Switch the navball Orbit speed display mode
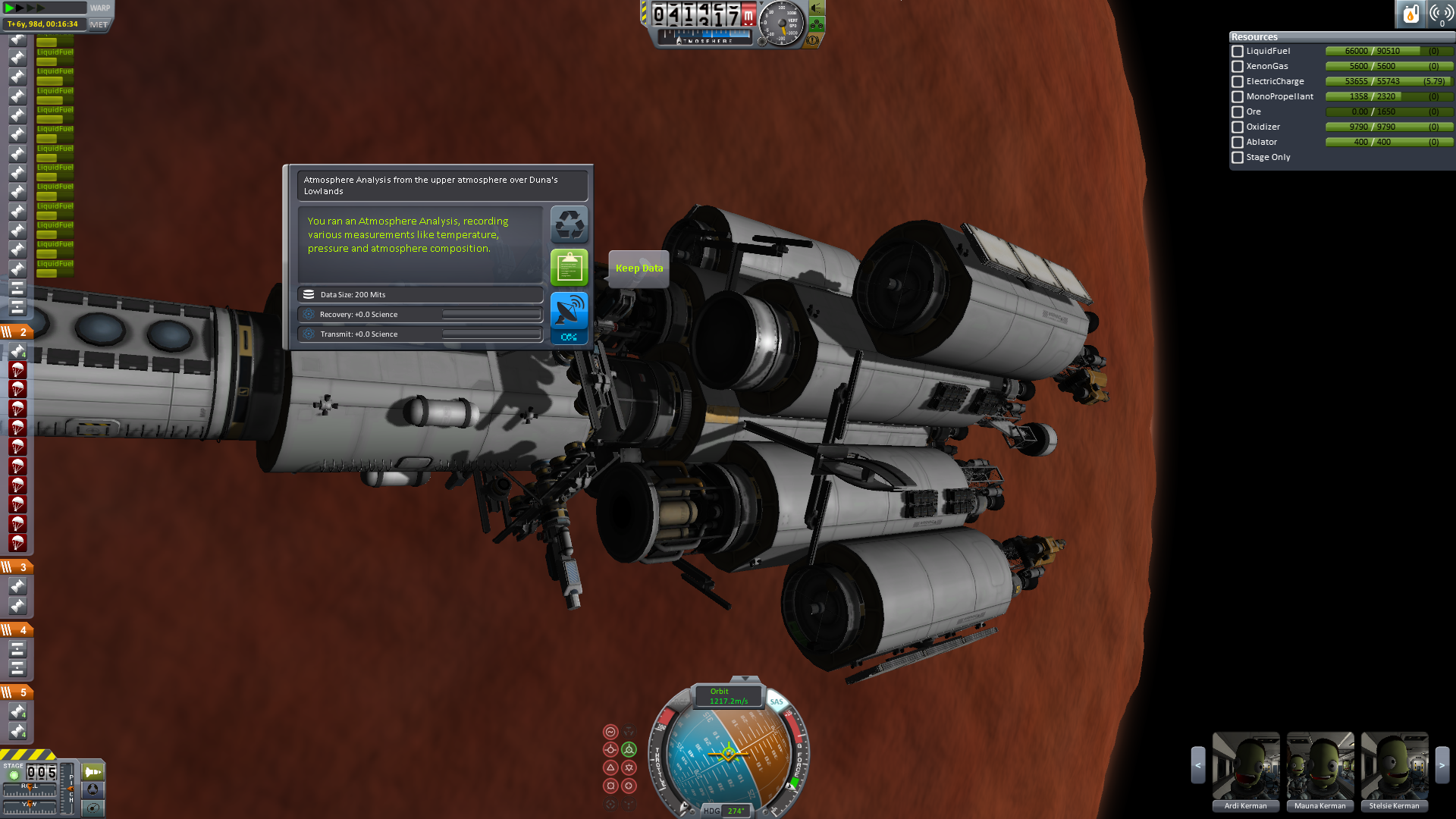Viewport: 1456px width, 819px height. [x=728, y=696]
